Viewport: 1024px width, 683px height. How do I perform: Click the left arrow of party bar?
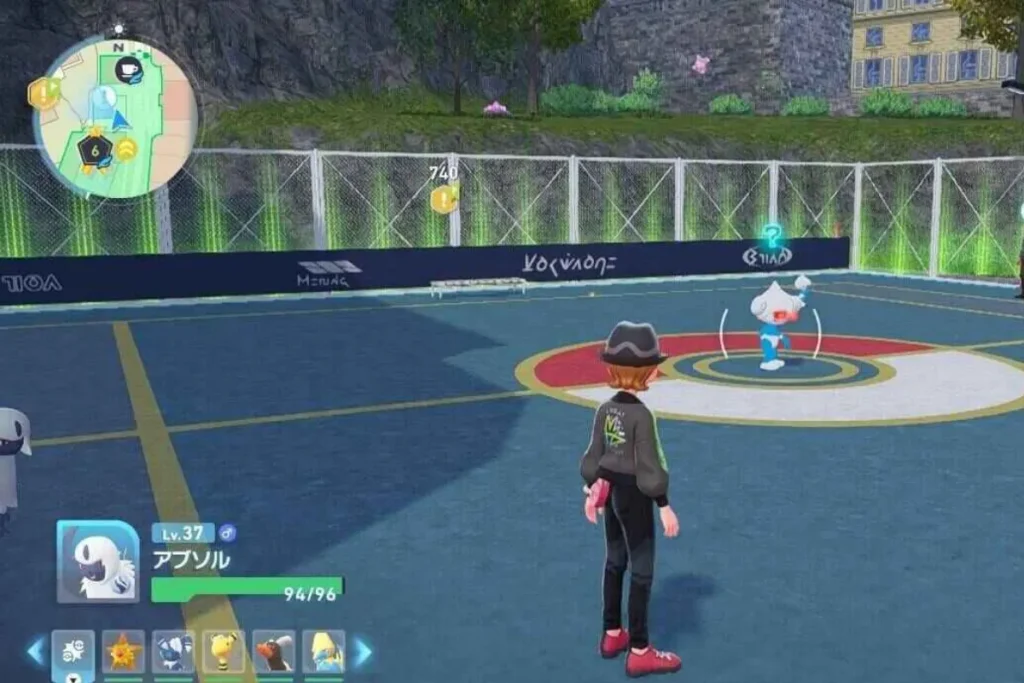point(35,652)
